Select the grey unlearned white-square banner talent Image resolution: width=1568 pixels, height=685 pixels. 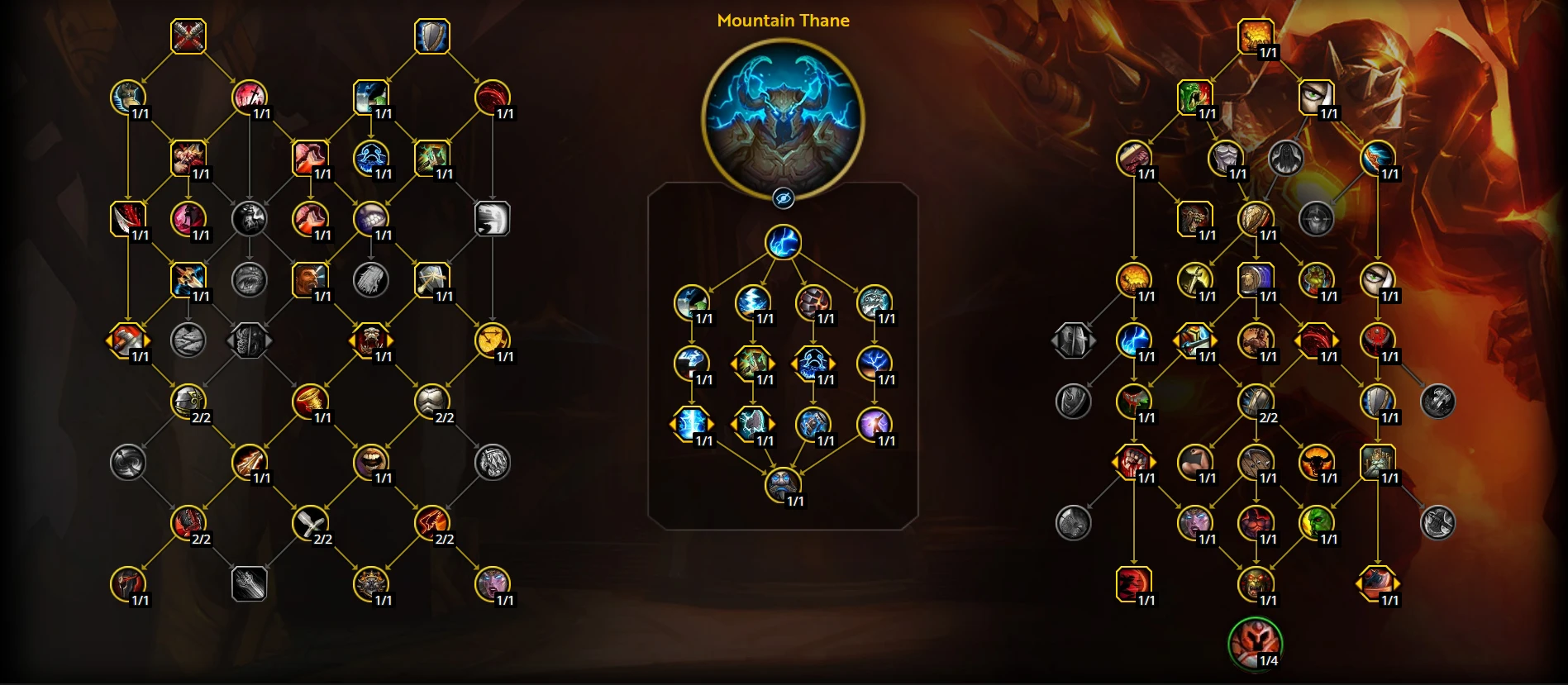[x=493, y=219]
